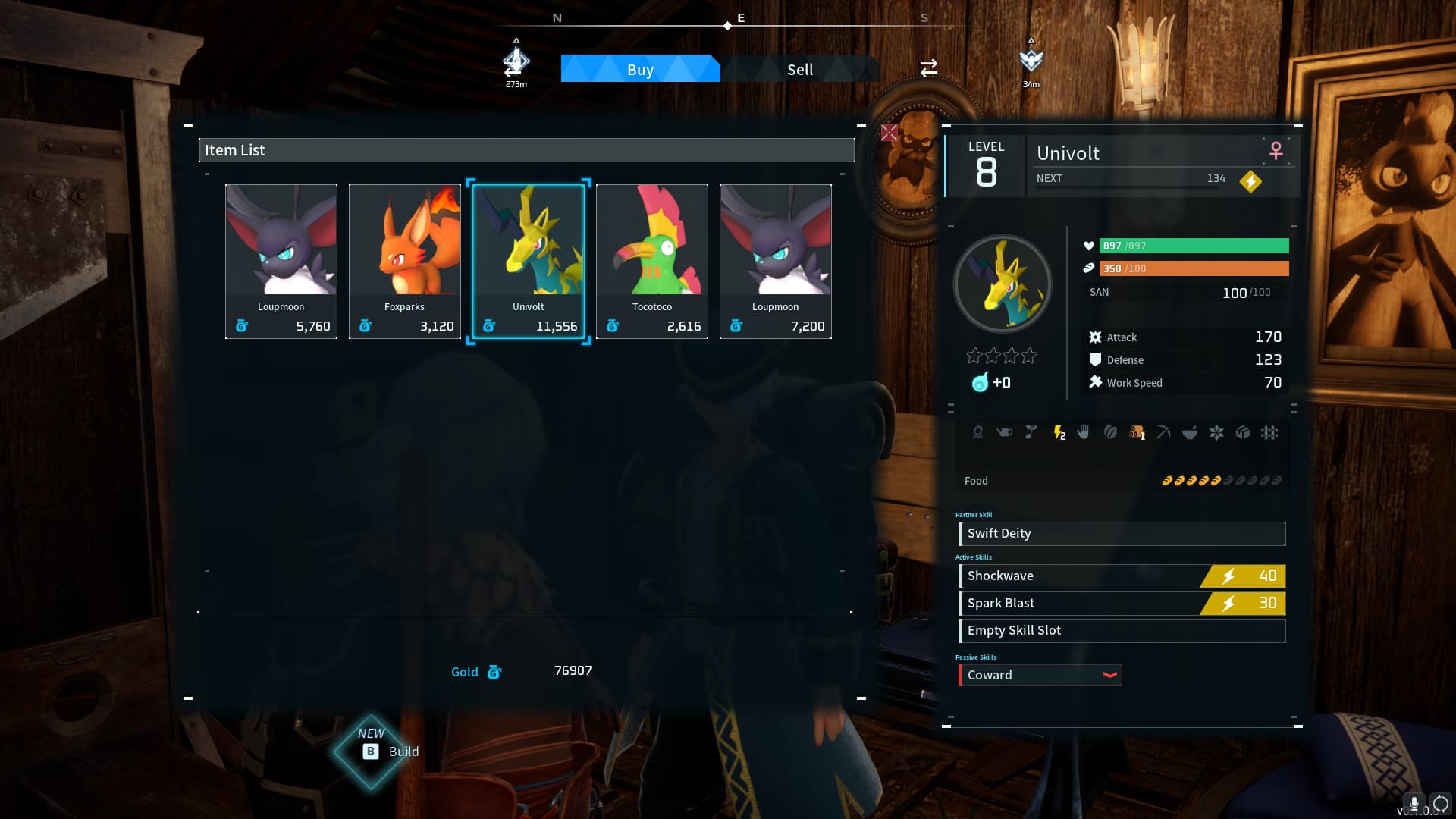
Task: Show the Coward passive skill details
Action: 1040,675
